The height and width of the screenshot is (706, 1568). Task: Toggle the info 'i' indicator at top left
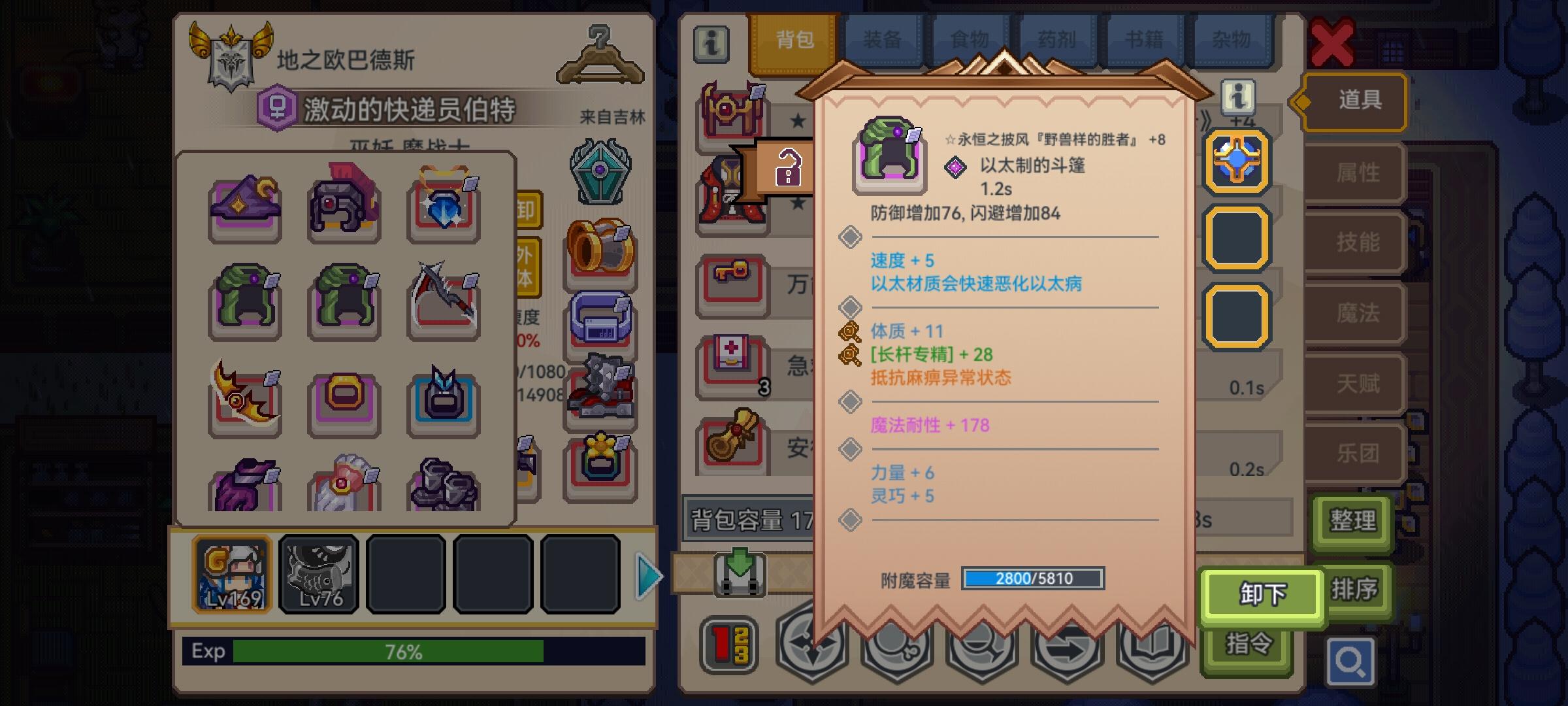click(711, 42)
